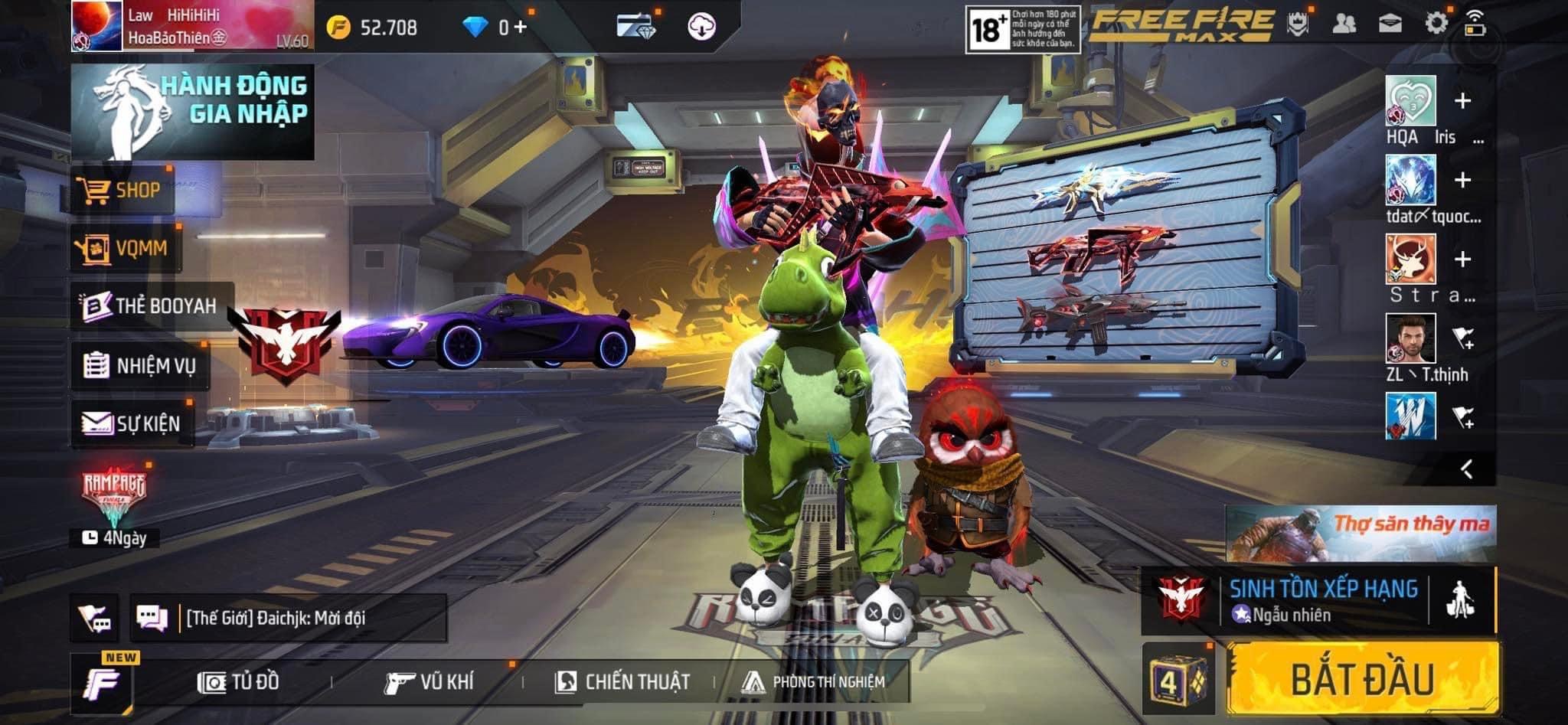Screen dimensions: 1568x725
Task: Open the PHÒNG THÍ NGHIỆM laboratory
Action: point(814,681)
